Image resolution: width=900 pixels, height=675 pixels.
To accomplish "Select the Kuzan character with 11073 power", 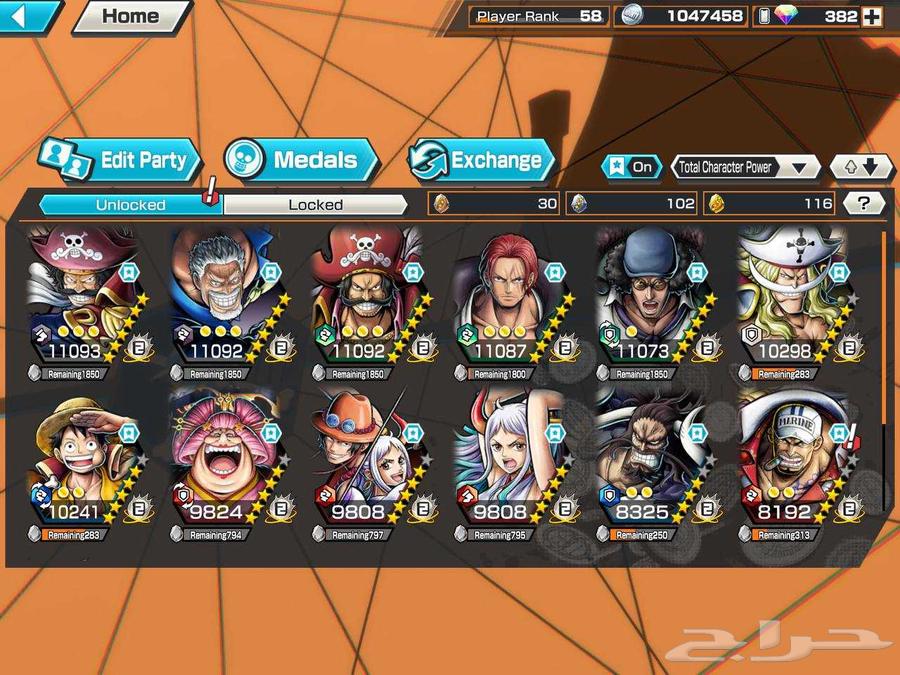I will click(652, 300).
